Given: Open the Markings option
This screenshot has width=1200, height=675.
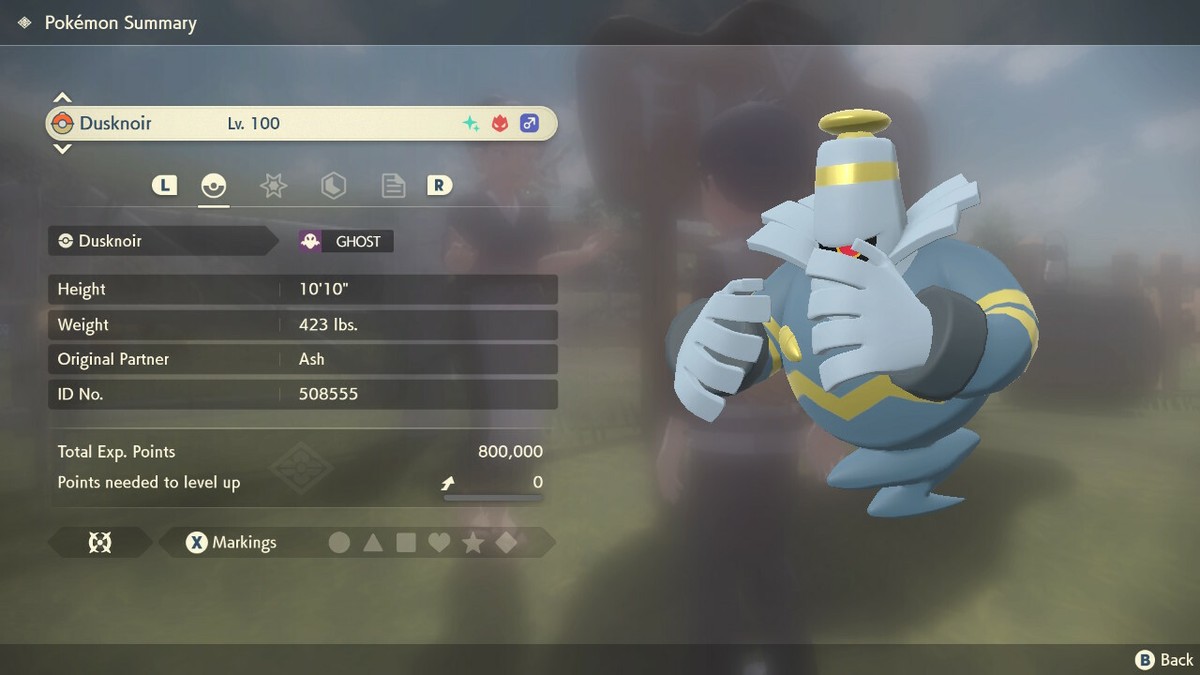Looking at the screenshot, I should pyautogui.click(x=232, y=542).
